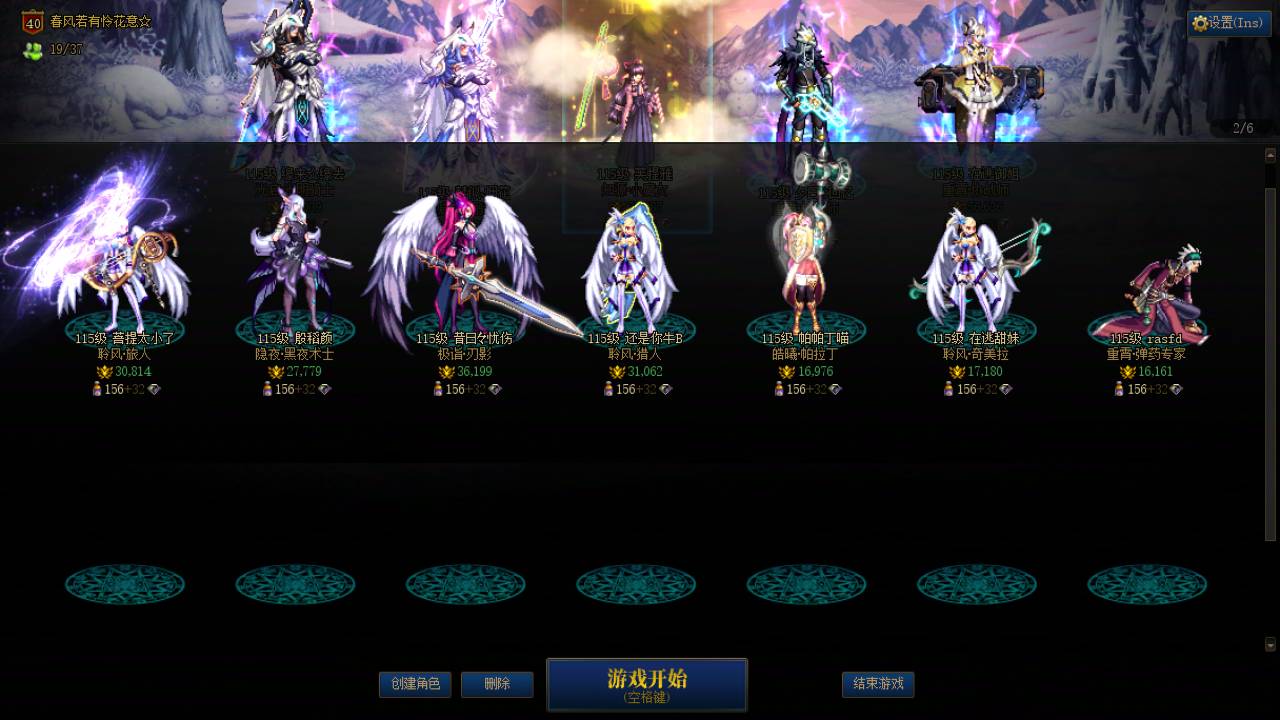The image size is (1280, 720).
Task: Click the first empty character slot circle
Action: pyautogui.click(x=125, y=584)
